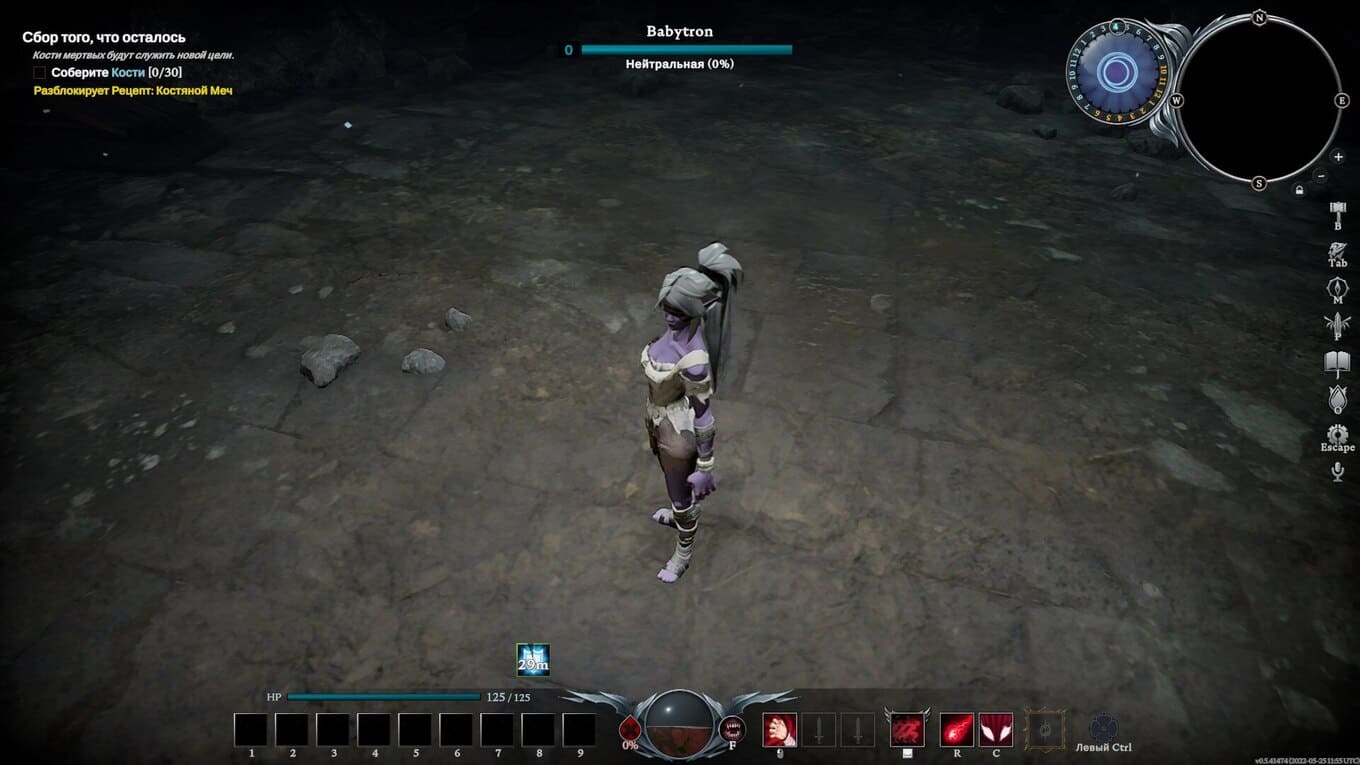Click the vampire fangs bite icon
The width and height of the screenshot is (1360, 765).
732,728
